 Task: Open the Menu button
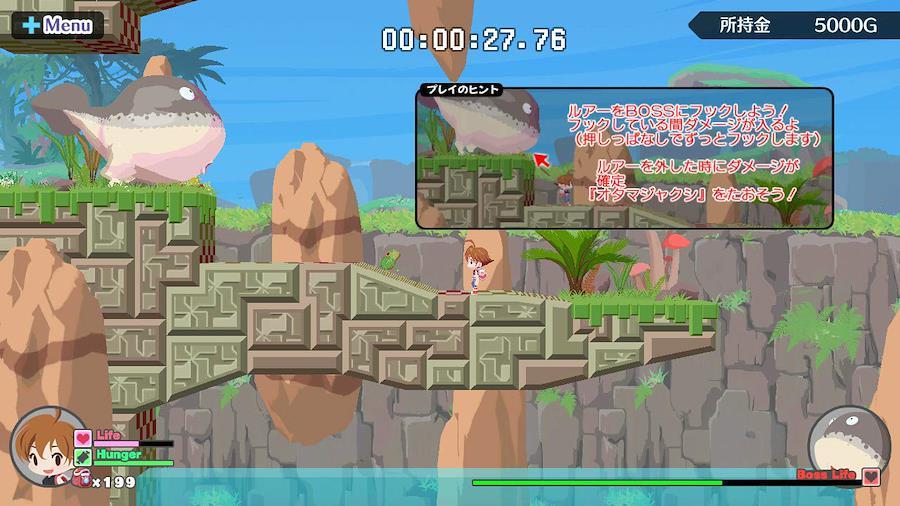[57, 25]
